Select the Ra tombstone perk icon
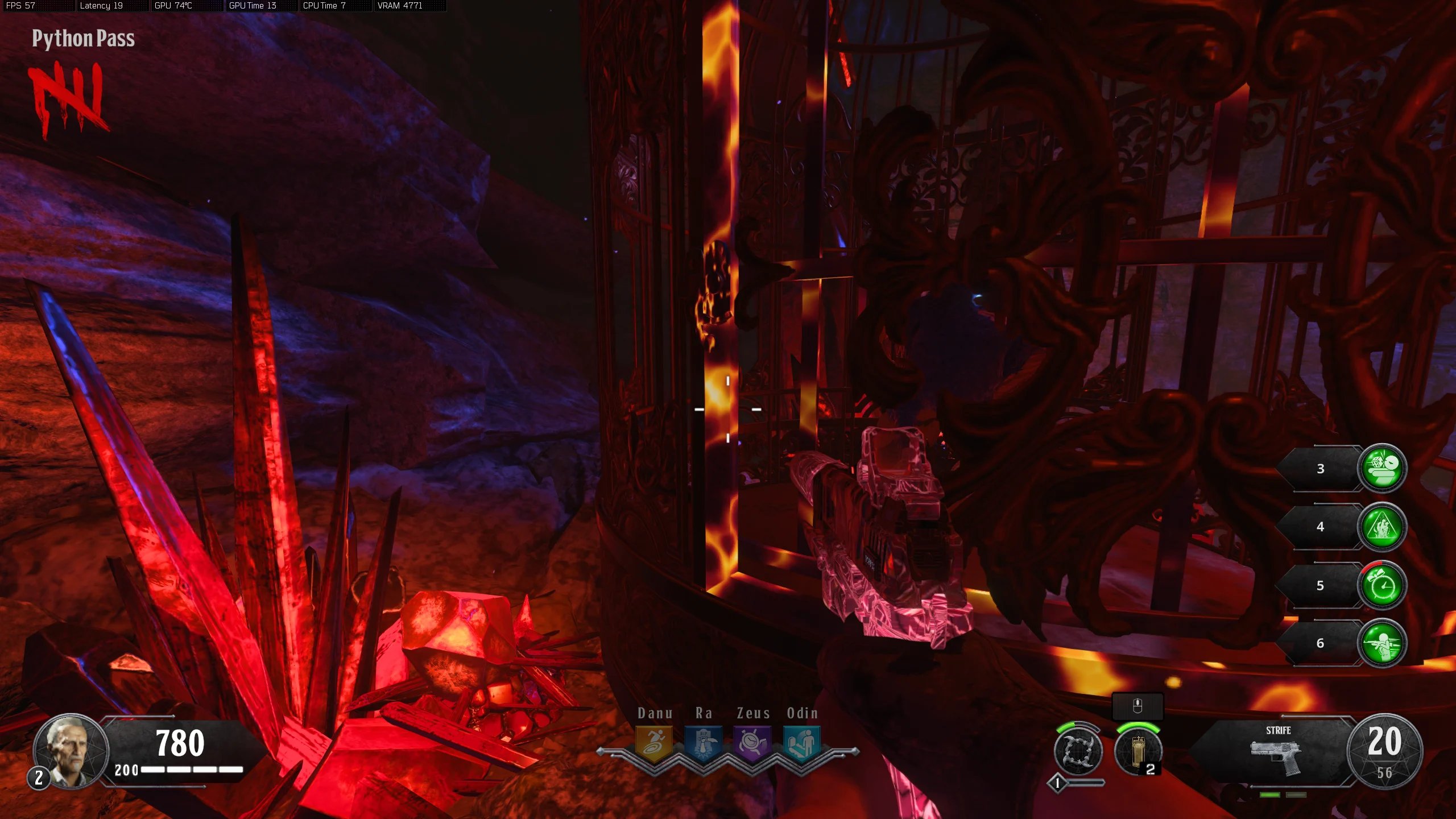 click(704, 743)
